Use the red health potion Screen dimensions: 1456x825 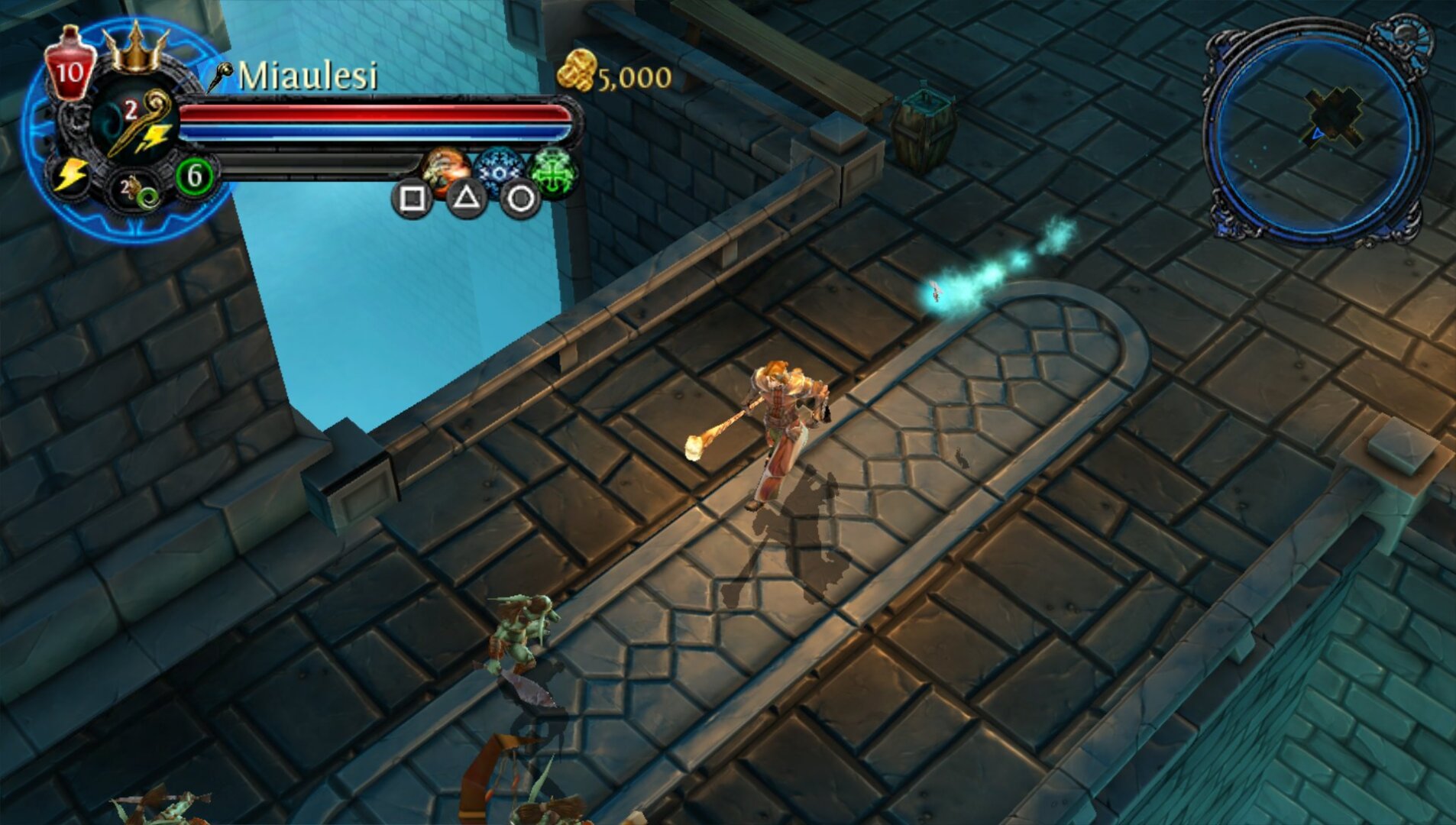[x=70, y=64]
